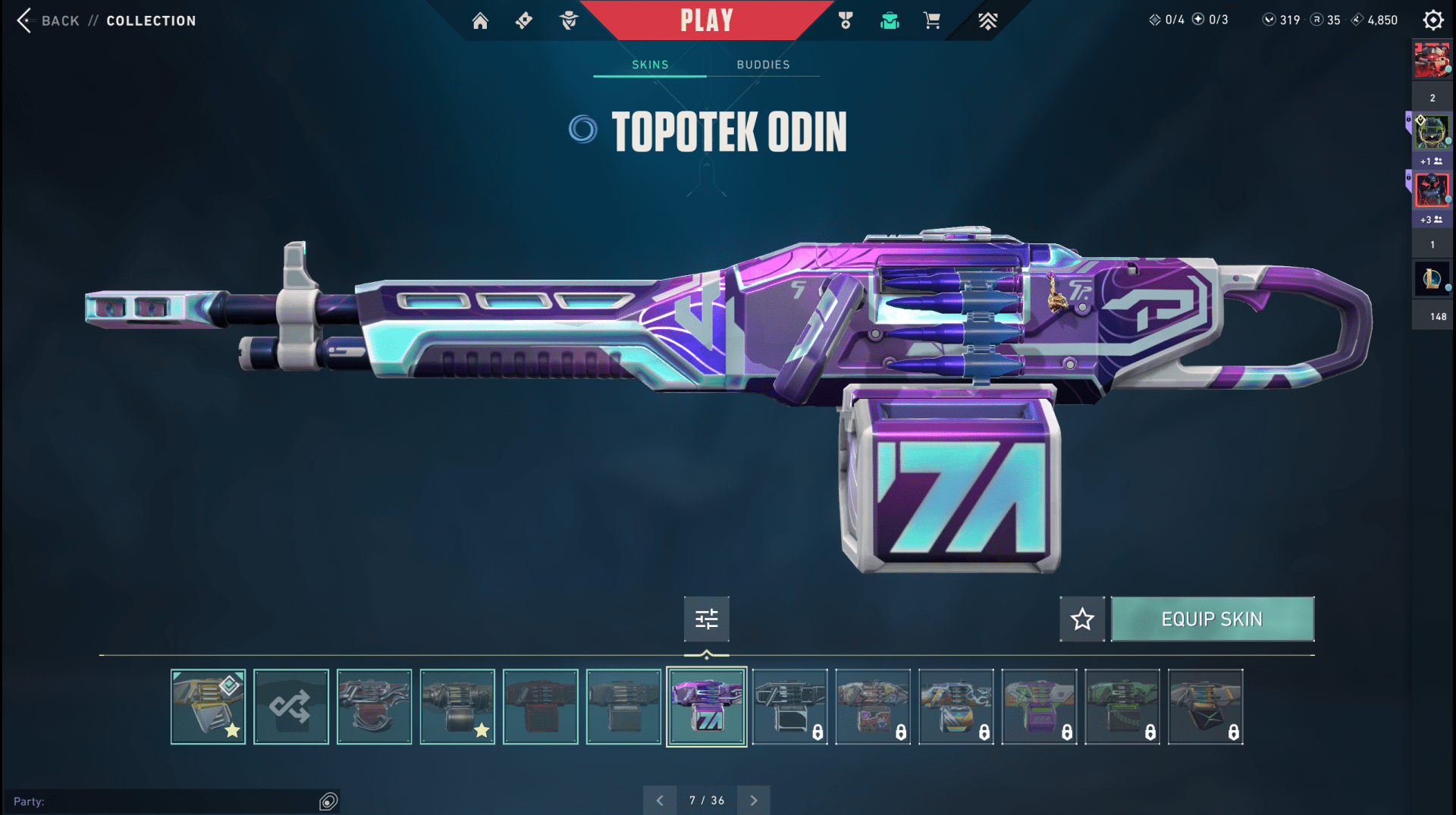The image size is (1456, 815).
Task: Go to the previous skins page
Action: click(660, 800)
